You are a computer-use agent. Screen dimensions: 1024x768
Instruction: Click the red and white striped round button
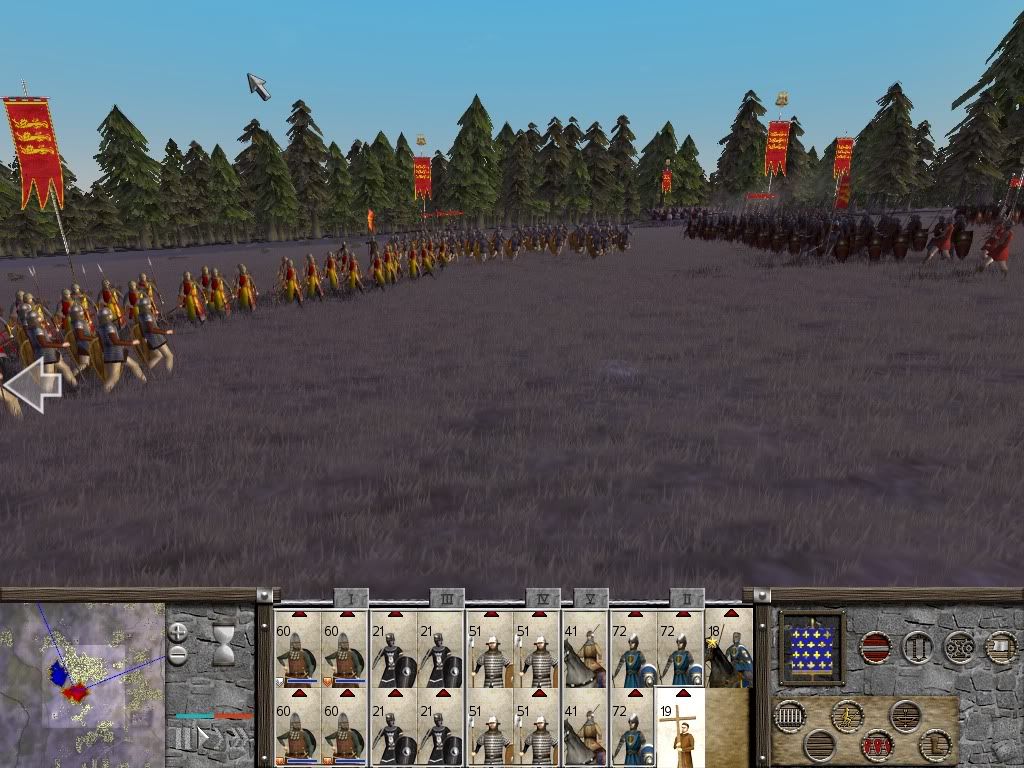point(876,648)
